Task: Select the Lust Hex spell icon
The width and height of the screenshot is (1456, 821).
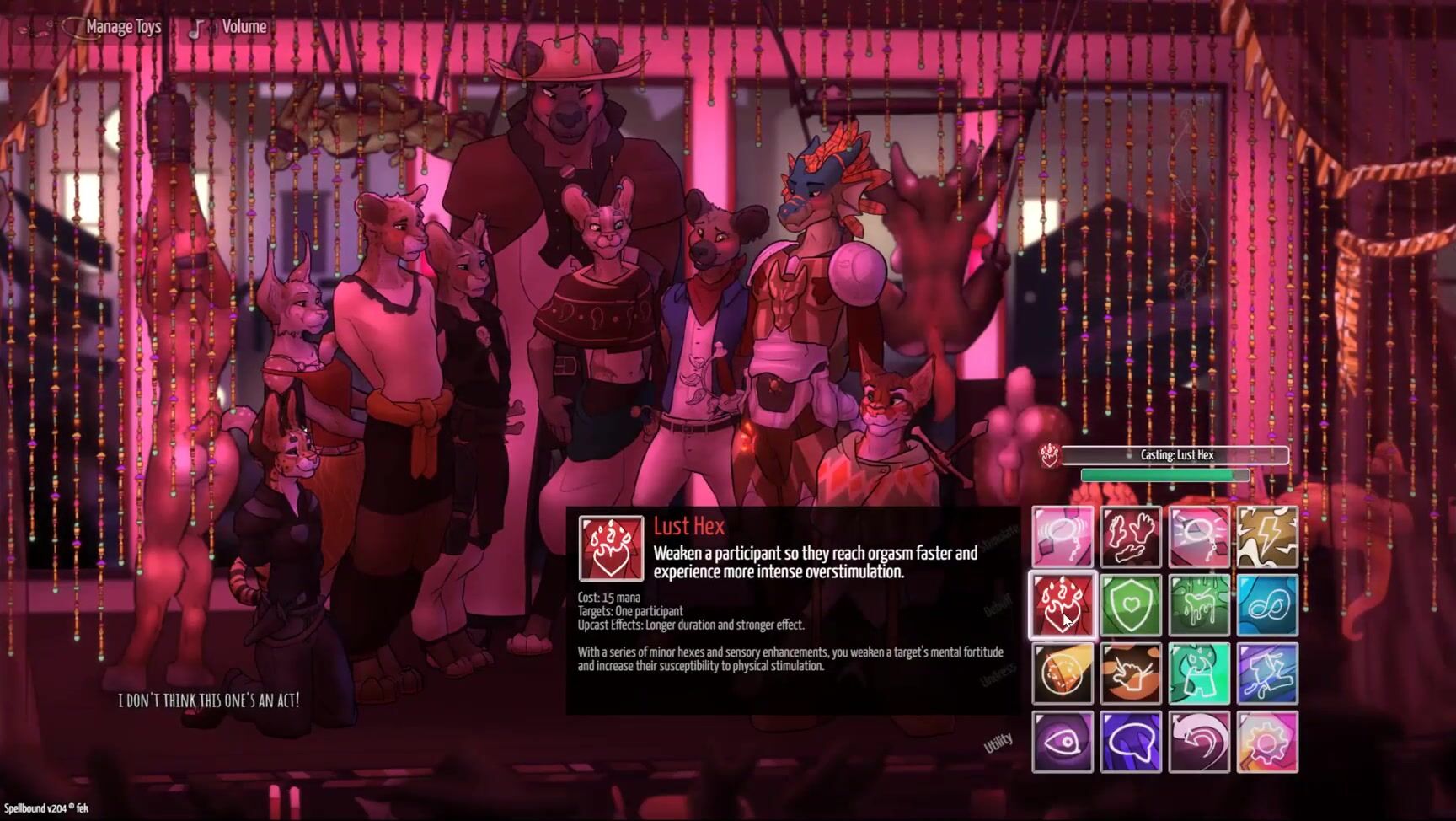Action: 1062,604
